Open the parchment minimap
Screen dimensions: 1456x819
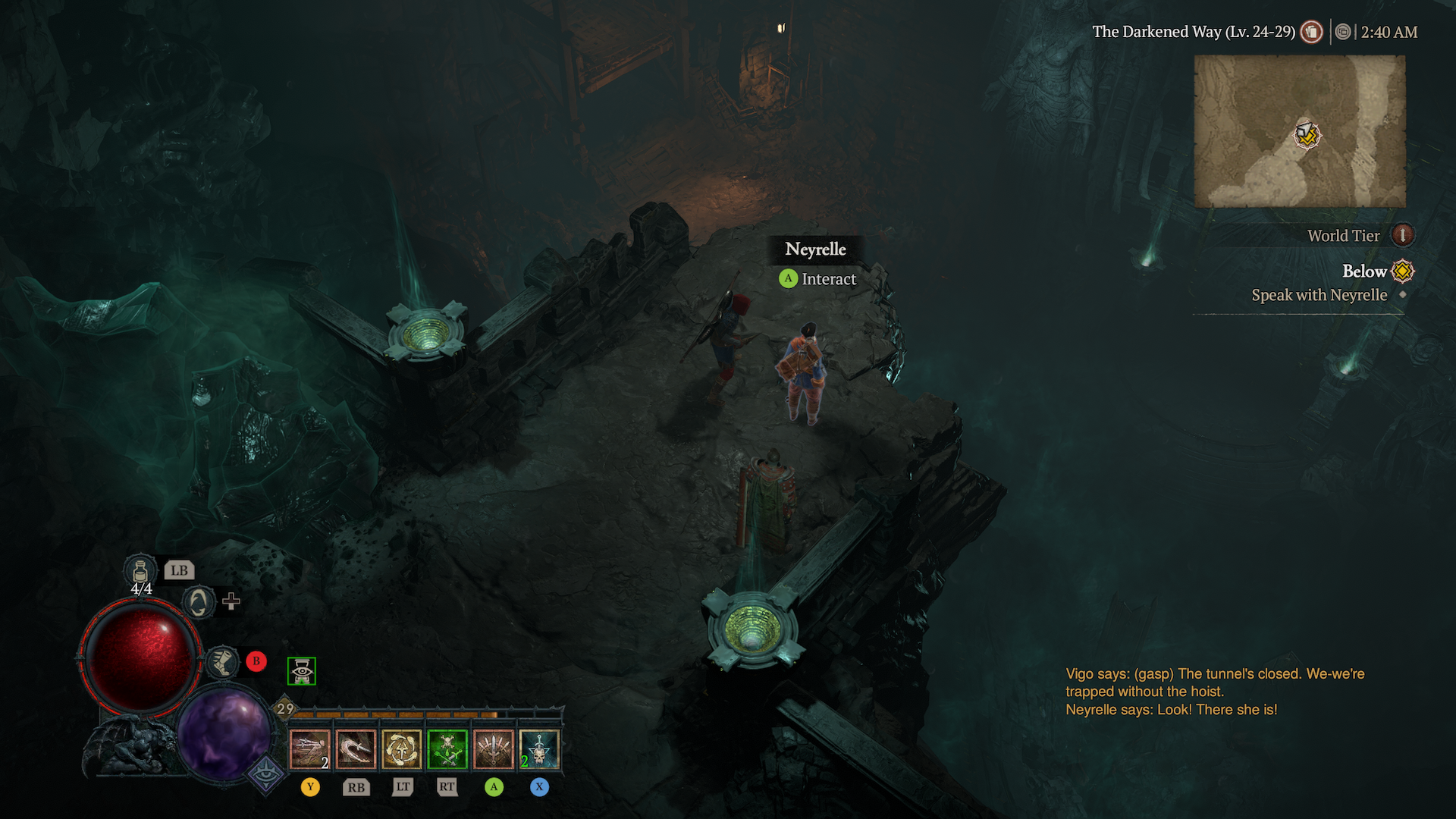1299,131
